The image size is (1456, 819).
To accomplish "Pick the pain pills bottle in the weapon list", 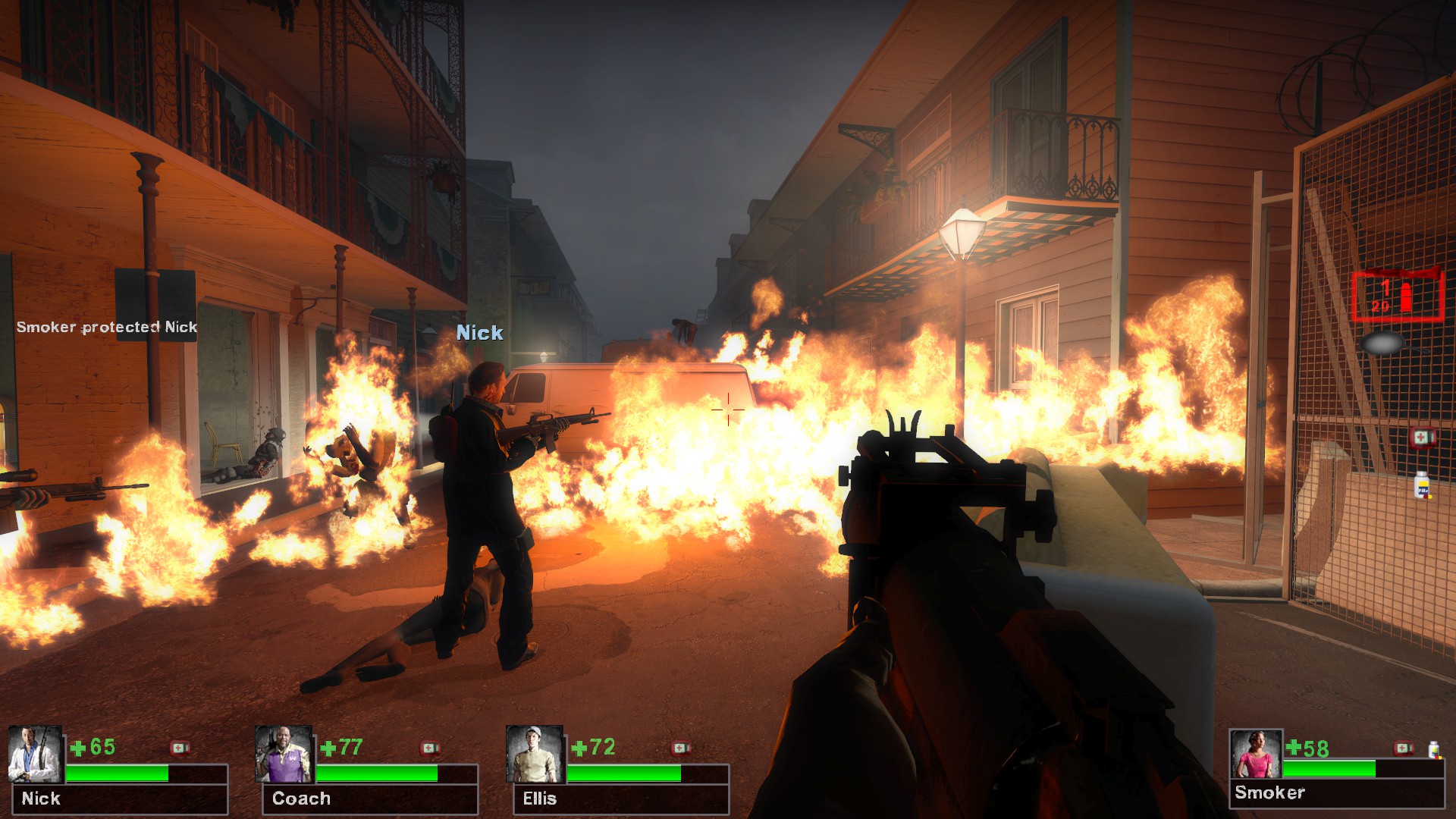I will pos(1422,485).
